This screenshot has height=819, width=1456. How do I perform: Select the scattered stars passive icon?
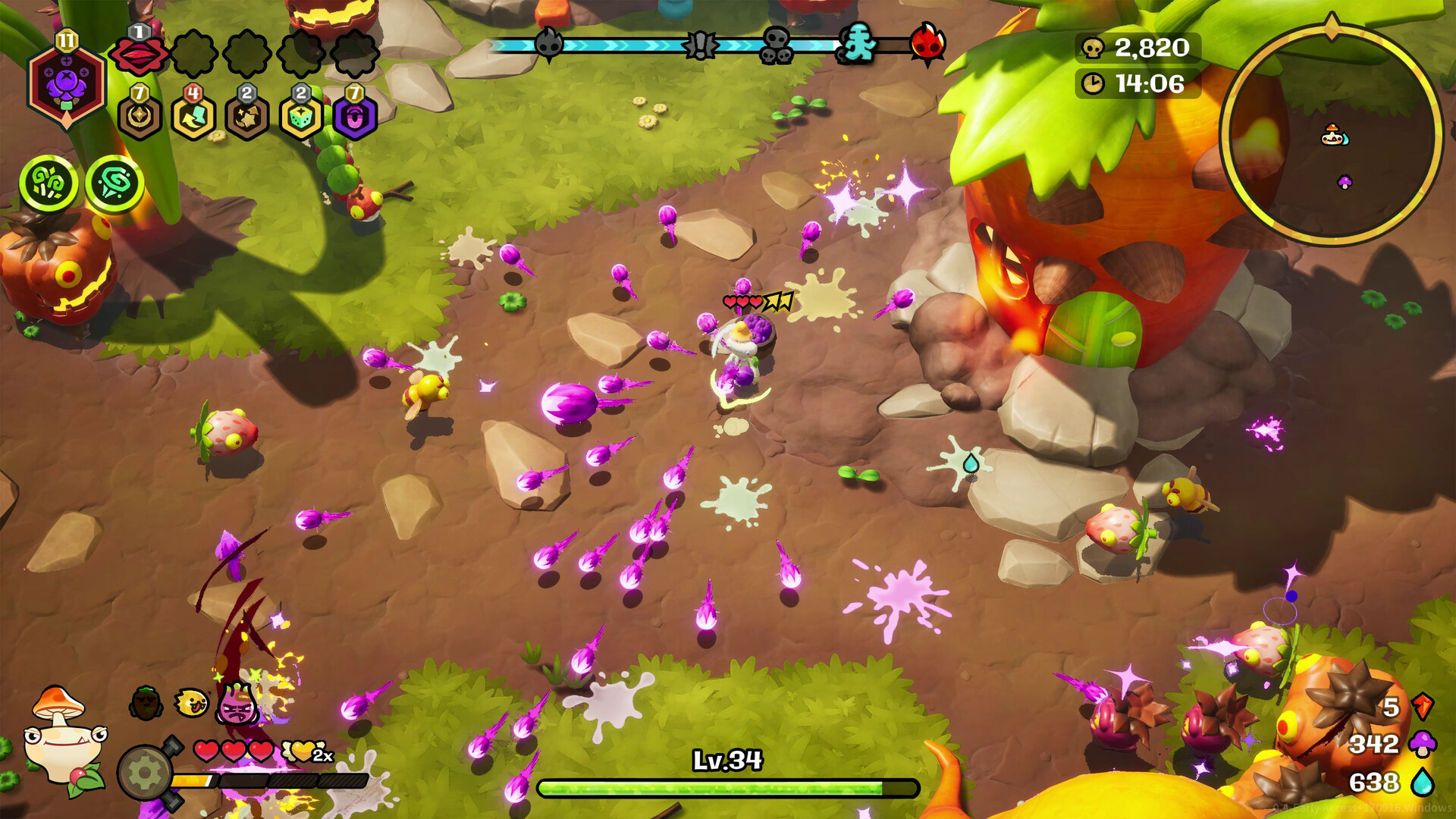[x=247, y=117]
